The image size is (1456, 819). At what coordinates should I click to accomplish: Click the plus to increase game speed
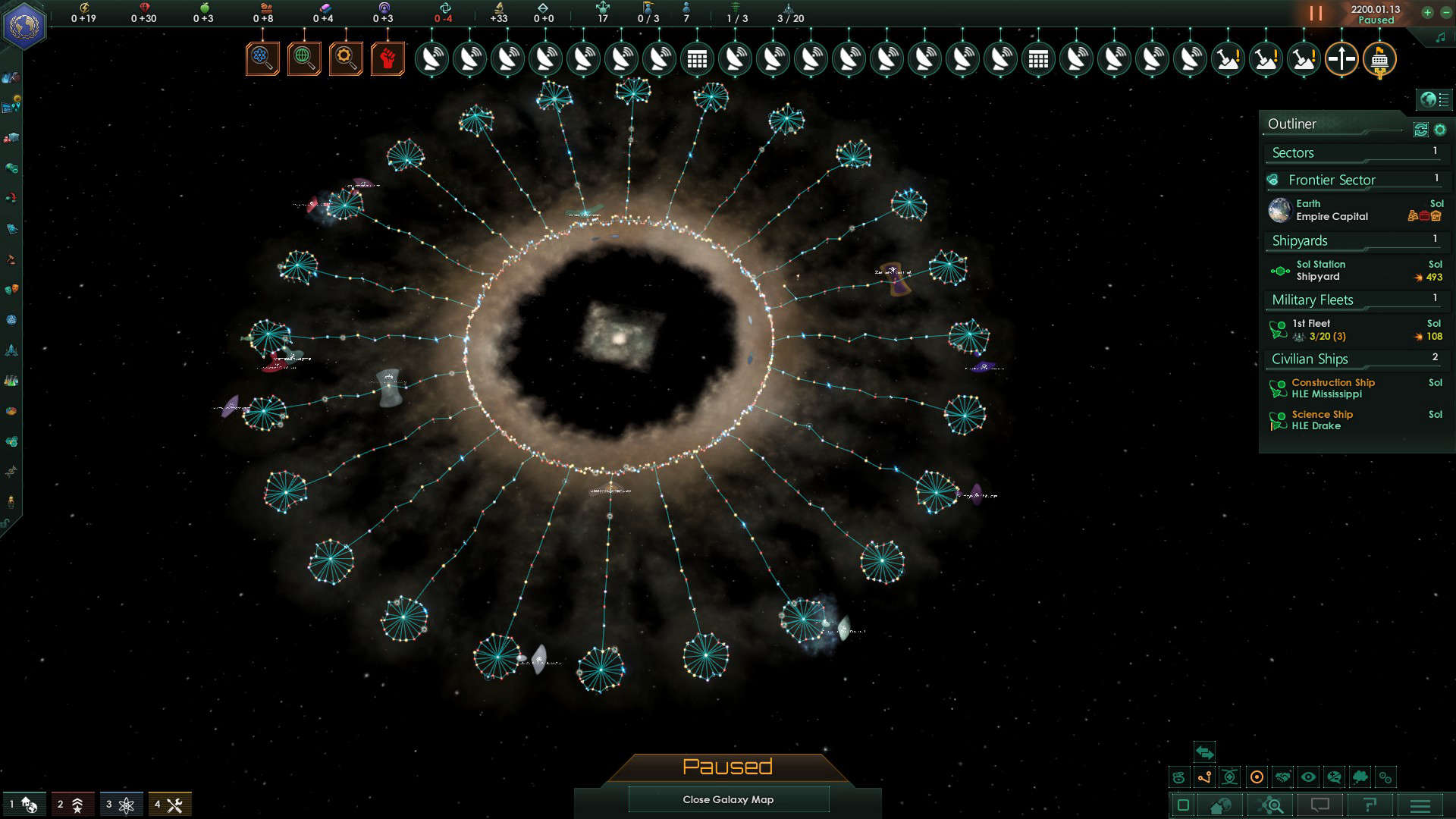coord(1429,13)
